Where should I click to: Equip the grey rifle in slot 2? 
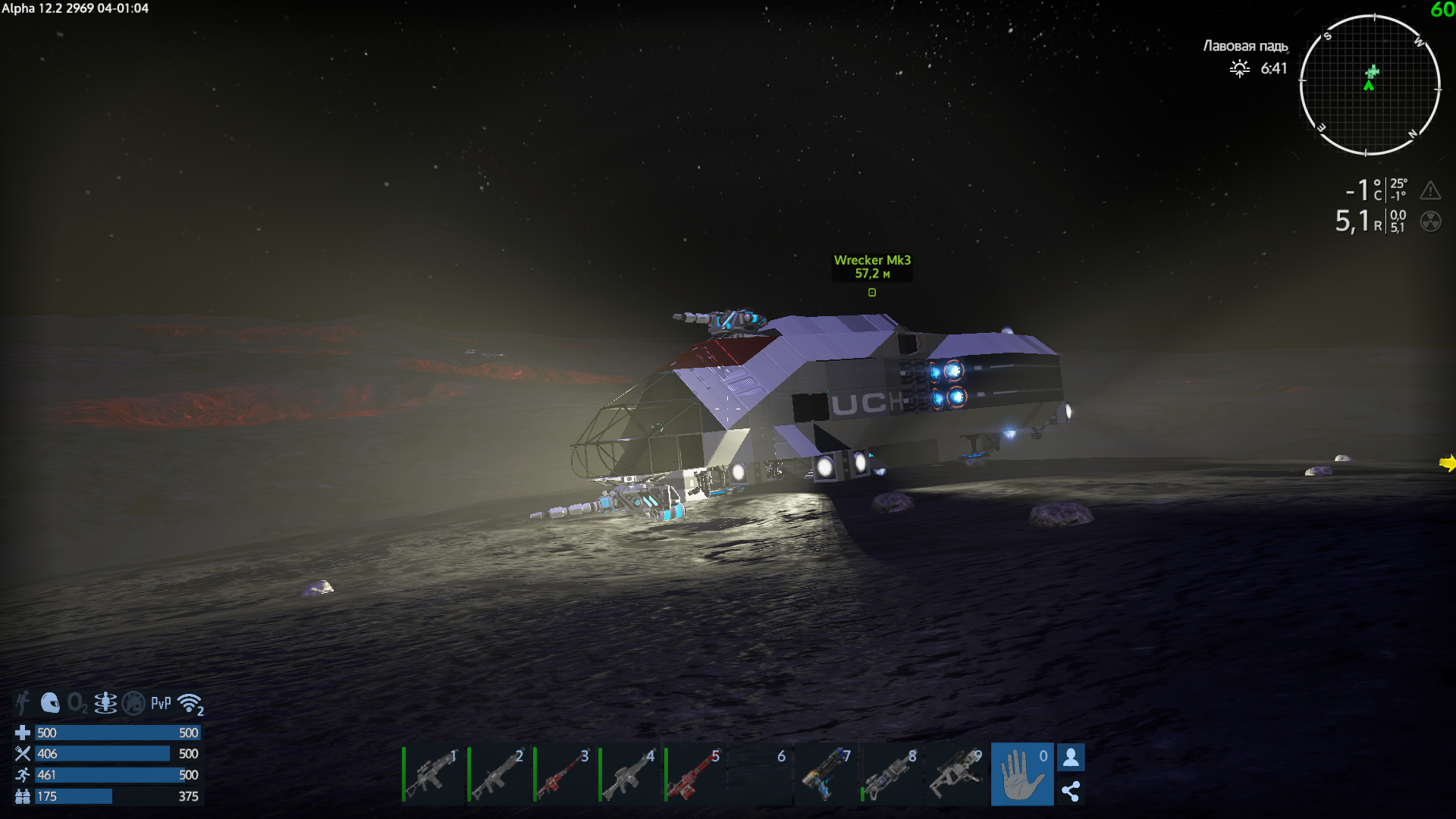pos(498,775)
